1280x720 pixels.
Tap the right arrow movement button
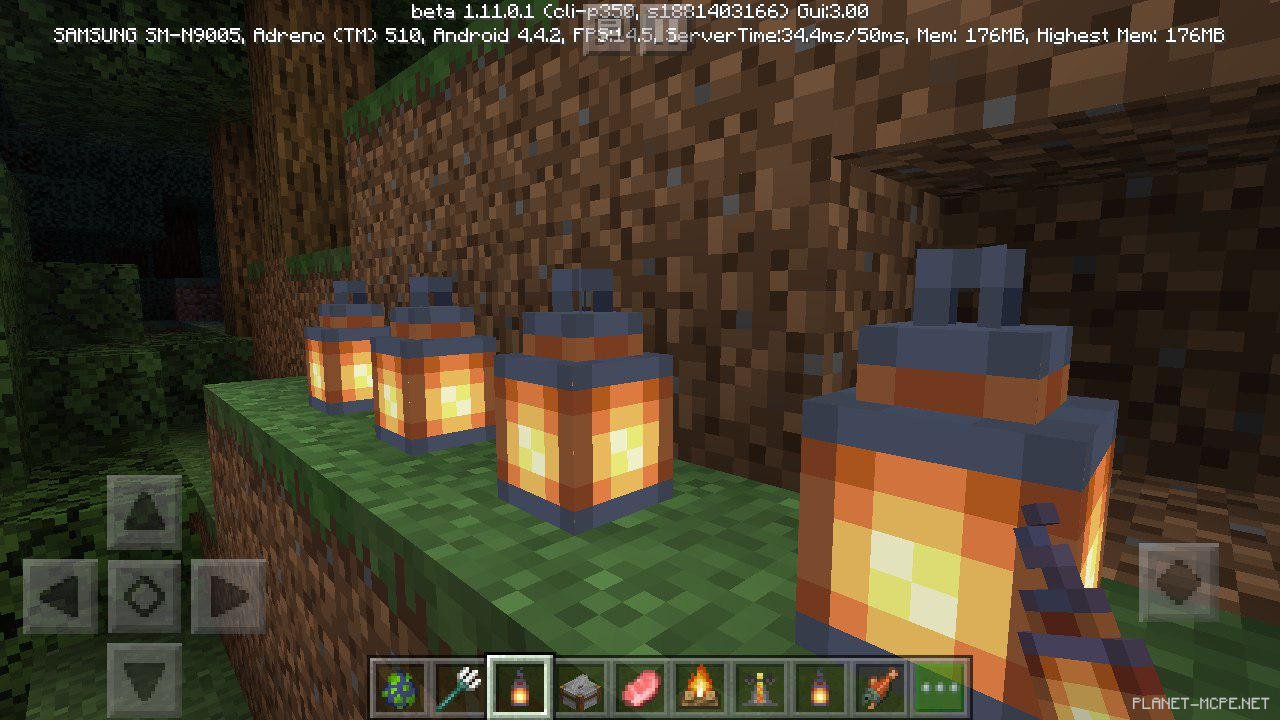228,597
